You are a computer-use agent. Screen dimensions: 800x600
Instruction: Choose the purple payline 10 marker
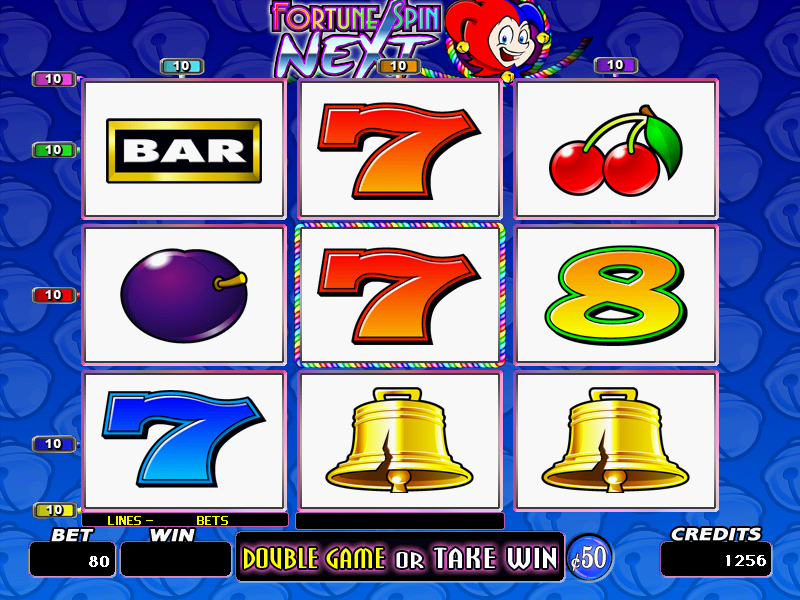616,65
